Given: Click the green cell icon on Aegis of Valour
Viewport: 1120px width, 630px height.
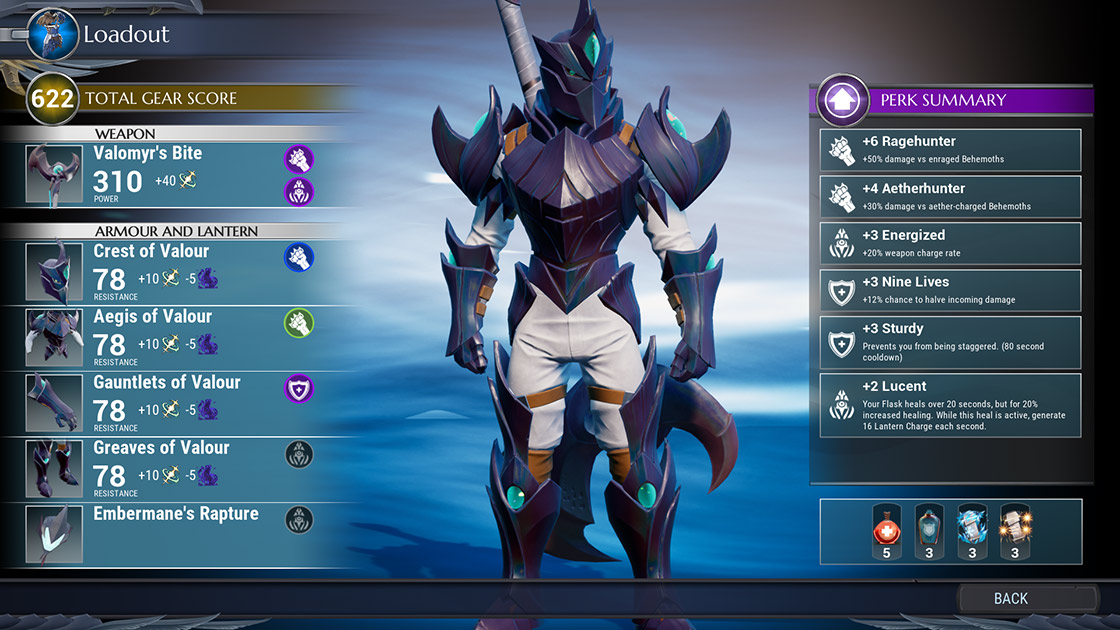Looking at the screenshot, I should pyautogui.click(x=299, y=322).
